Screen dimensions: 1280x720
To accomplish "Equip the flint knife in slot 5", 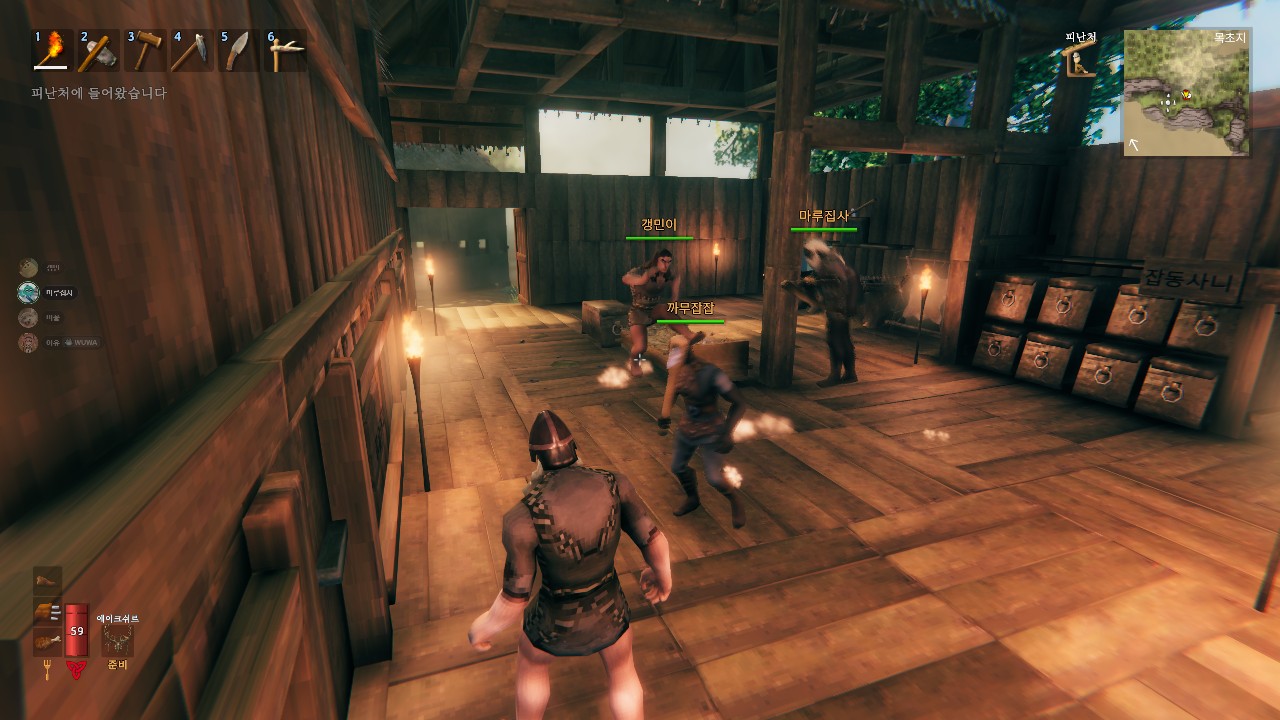I will 238,51.
